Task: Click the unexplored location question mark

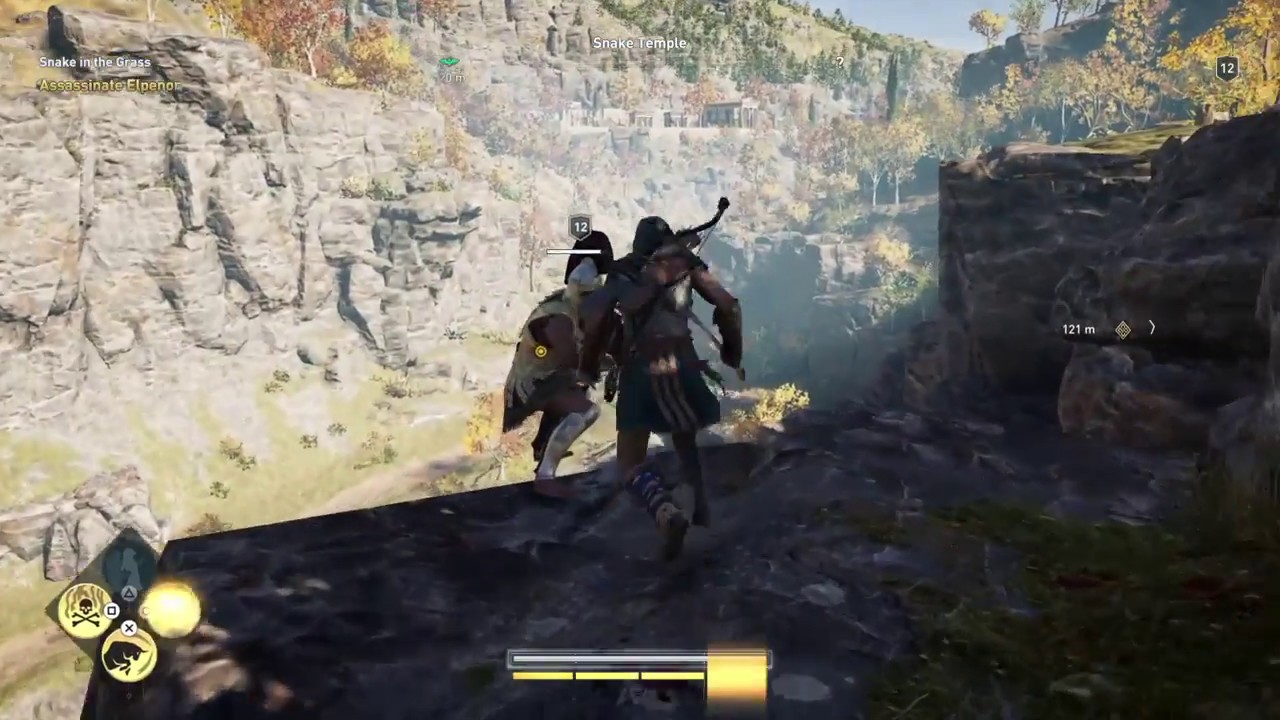Action: tap(839, 63)
